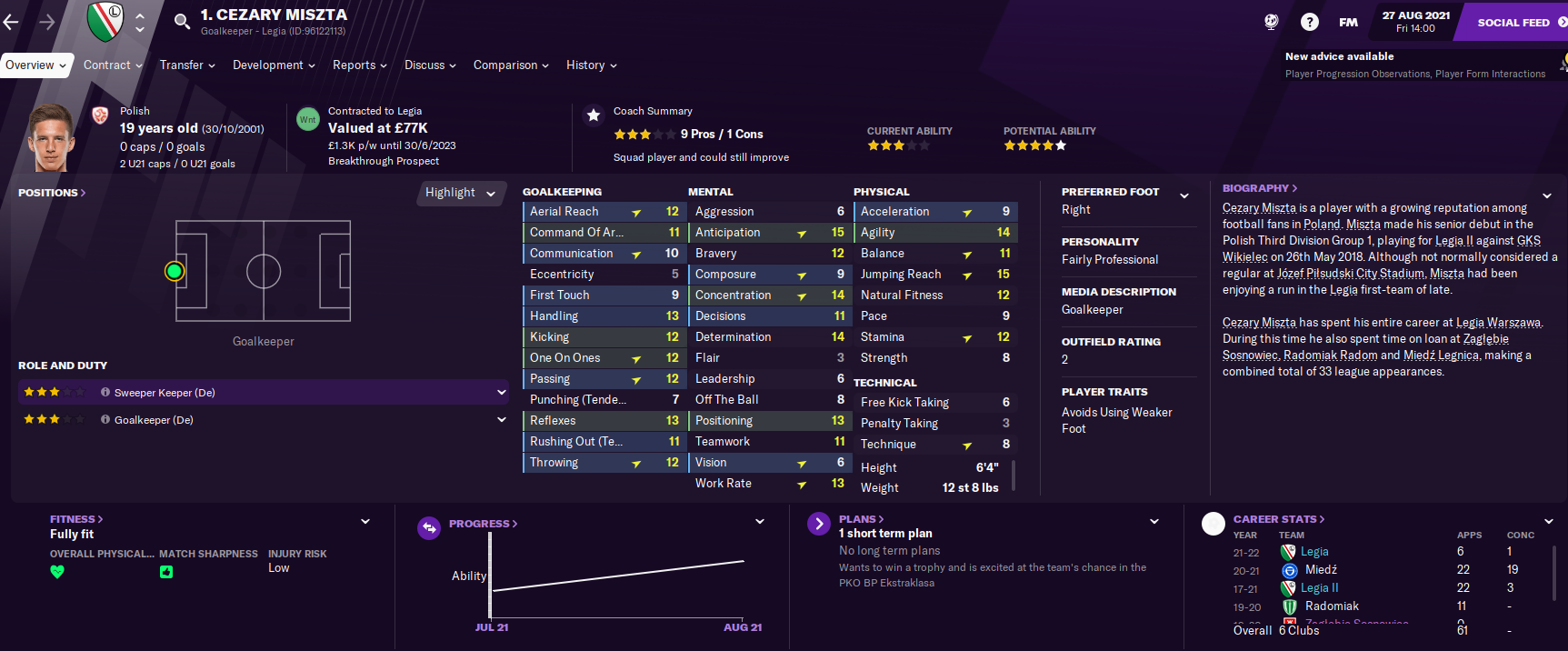This screenshot has height=651, width=1568.
Task: Open the Legia club link in career stats
Action: [1314, 552]
